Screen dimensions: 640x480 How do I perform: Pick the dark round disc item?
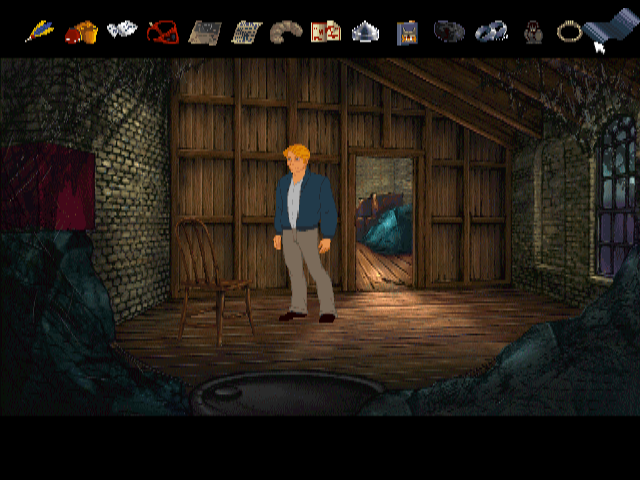point(449,31)
